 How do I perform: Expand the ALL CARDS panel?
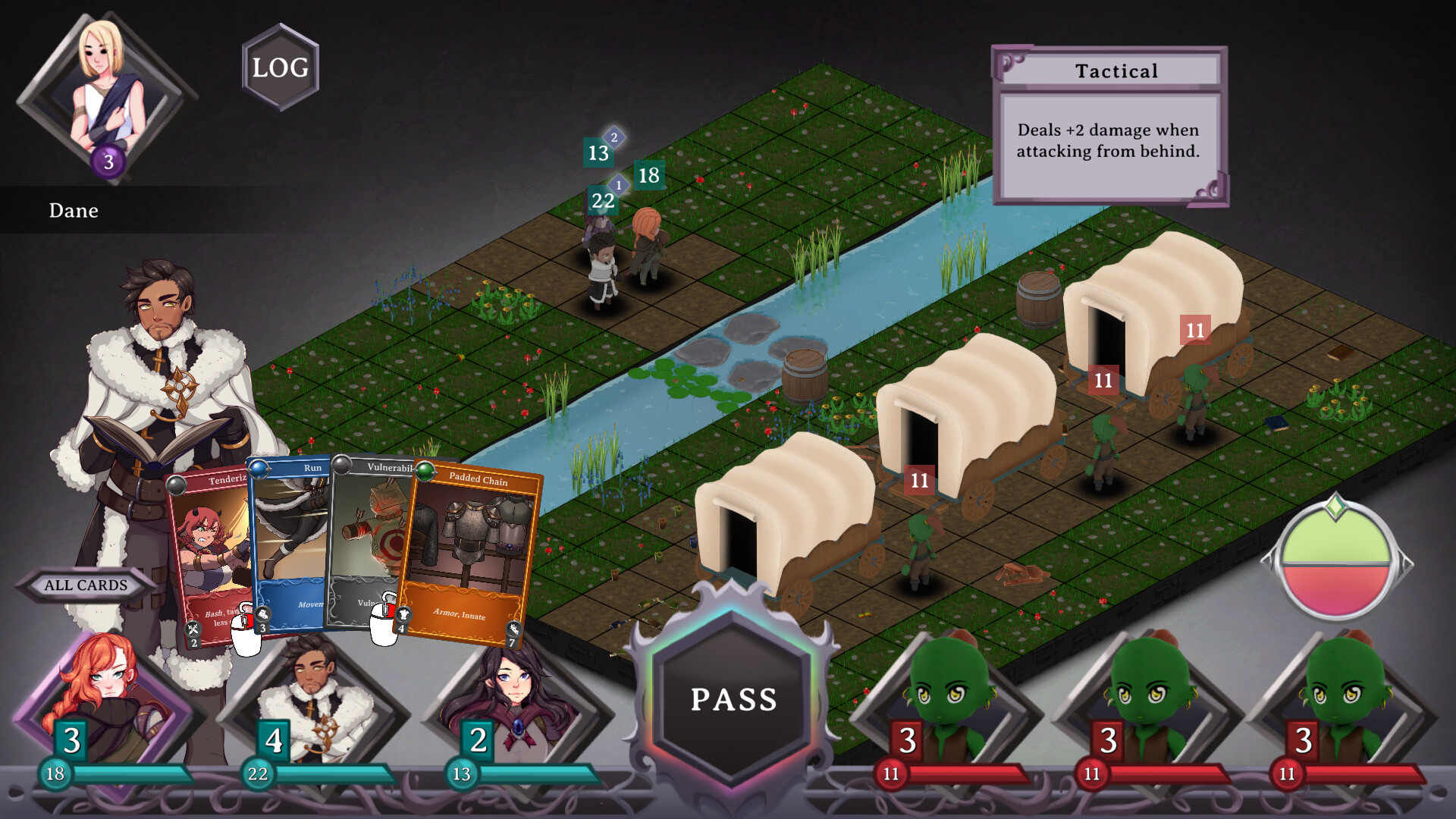[x=86, y=585]
